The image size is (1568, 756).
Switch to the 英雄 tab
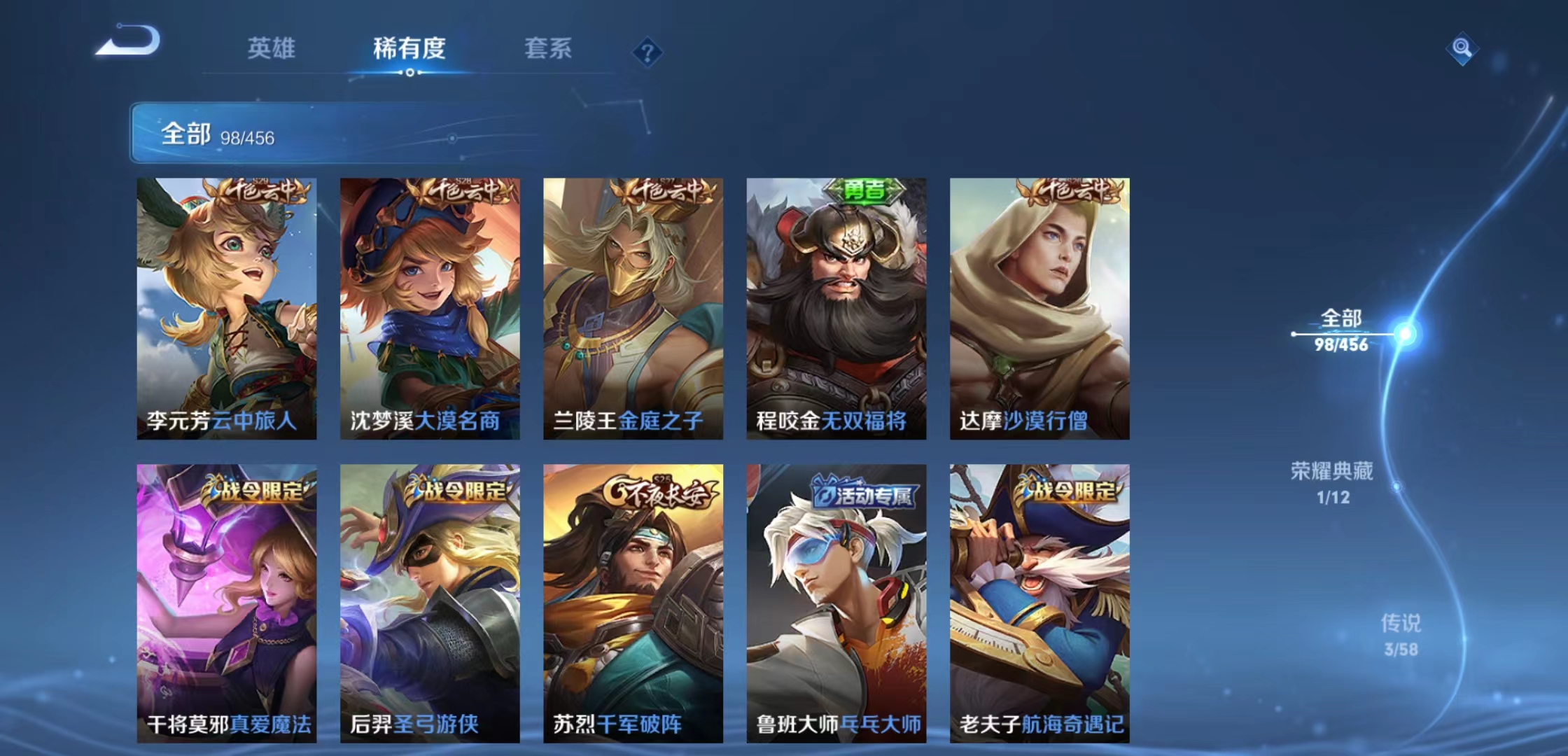(x=272, y=49)
